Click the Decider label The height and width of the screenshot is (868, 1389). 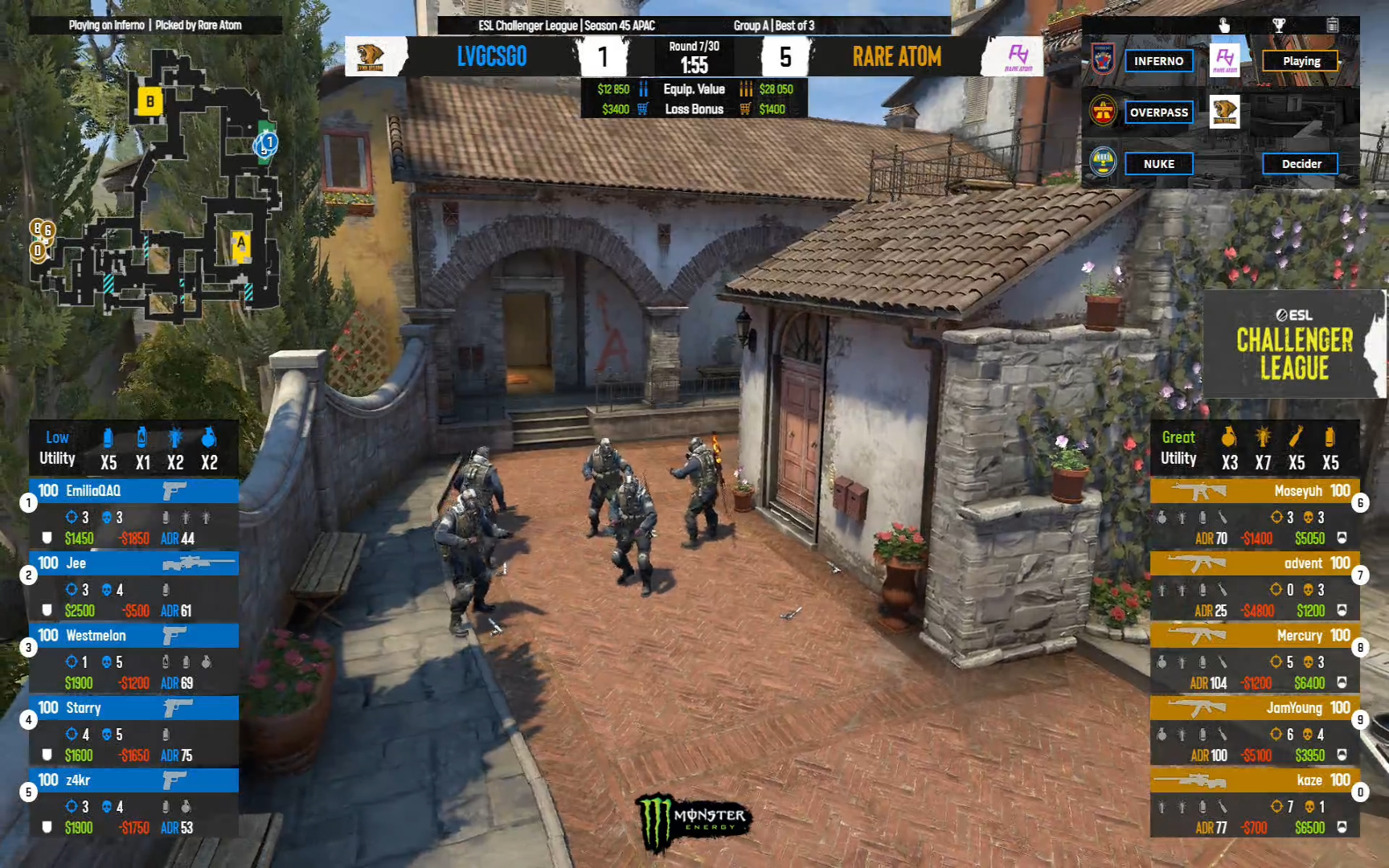[1301, 164]
